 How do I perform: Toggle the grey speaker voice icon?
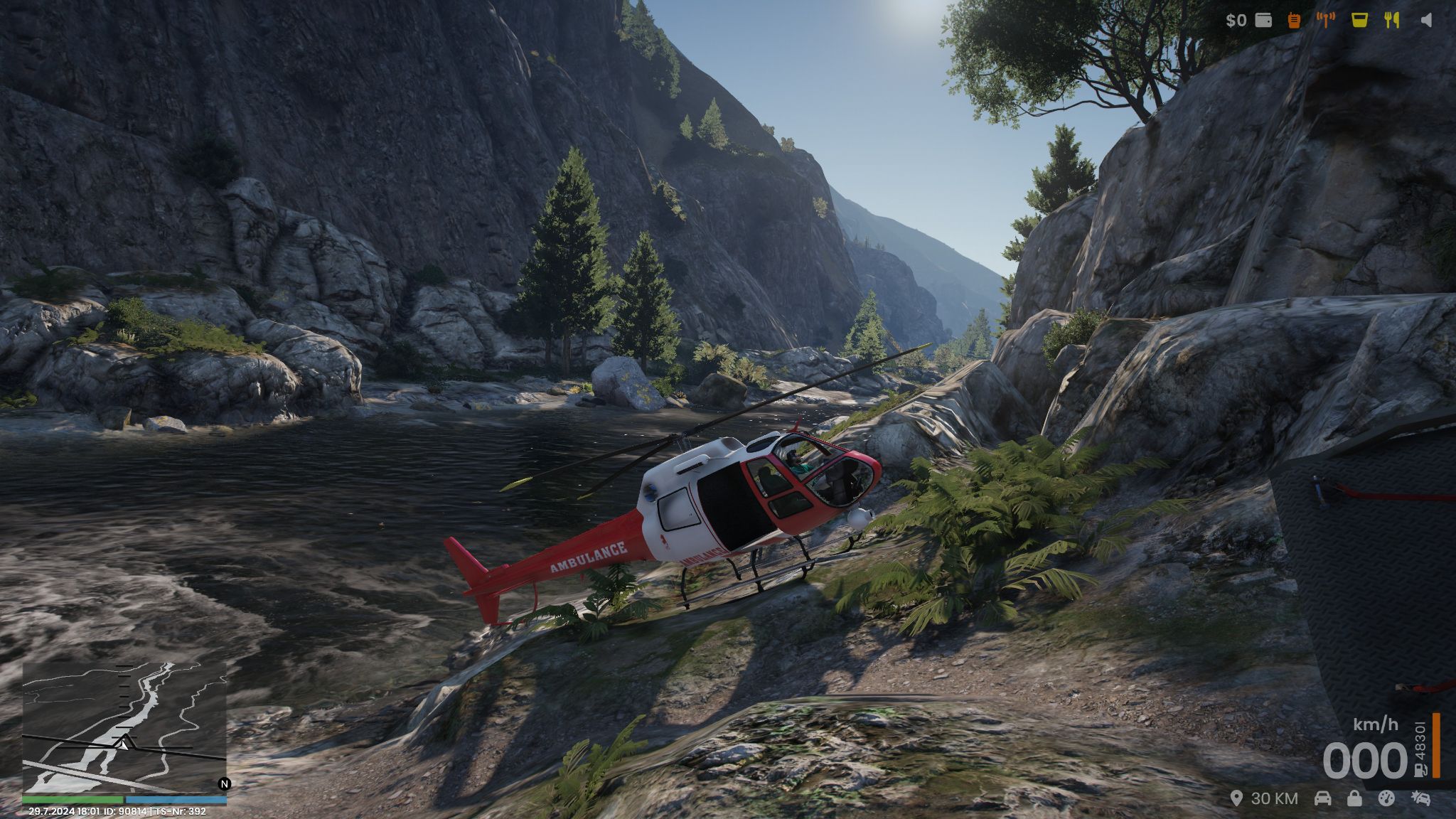[x=1425, y=20]
